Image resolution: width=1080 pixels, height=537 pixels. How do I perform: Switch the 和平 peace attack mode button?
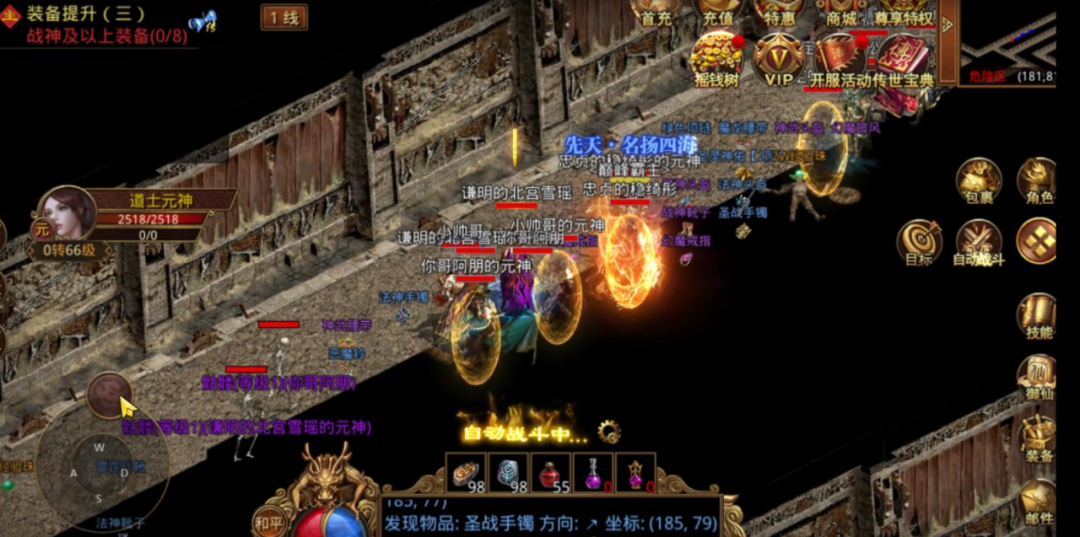click(268, 520)
